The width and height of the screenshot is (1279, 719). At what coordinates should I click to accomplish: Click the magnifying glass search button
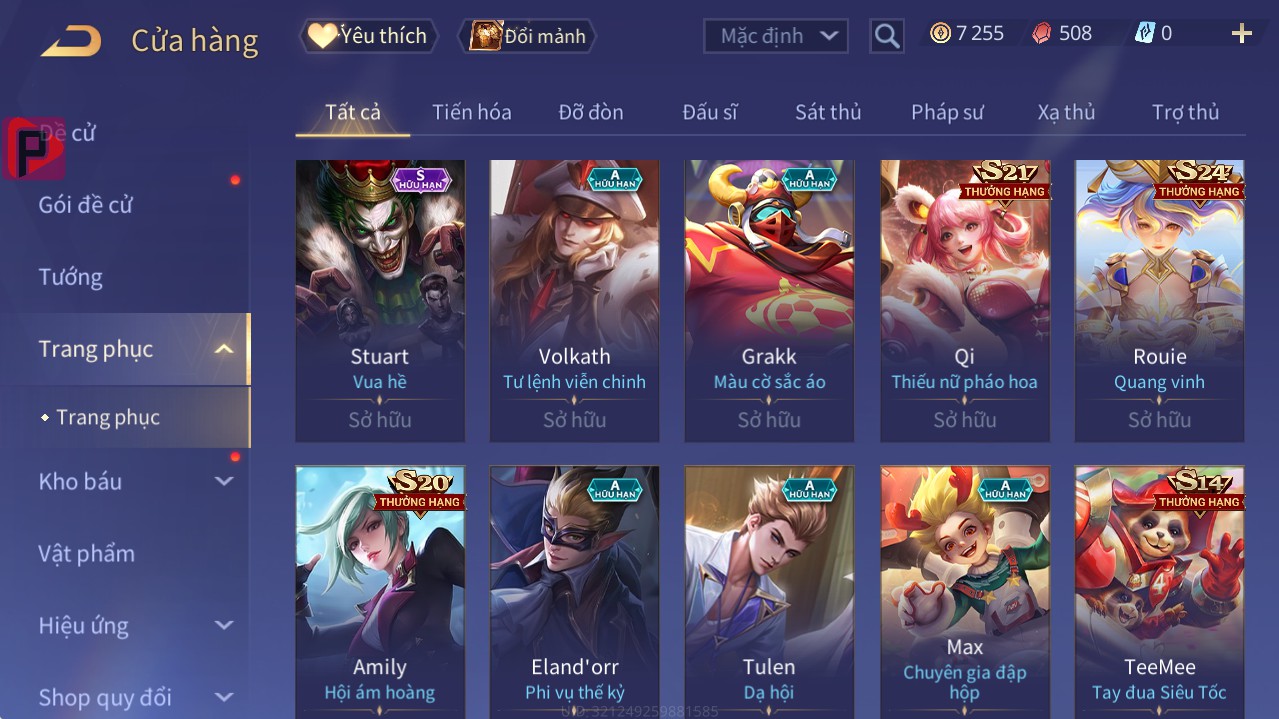[x=886, y=36]
